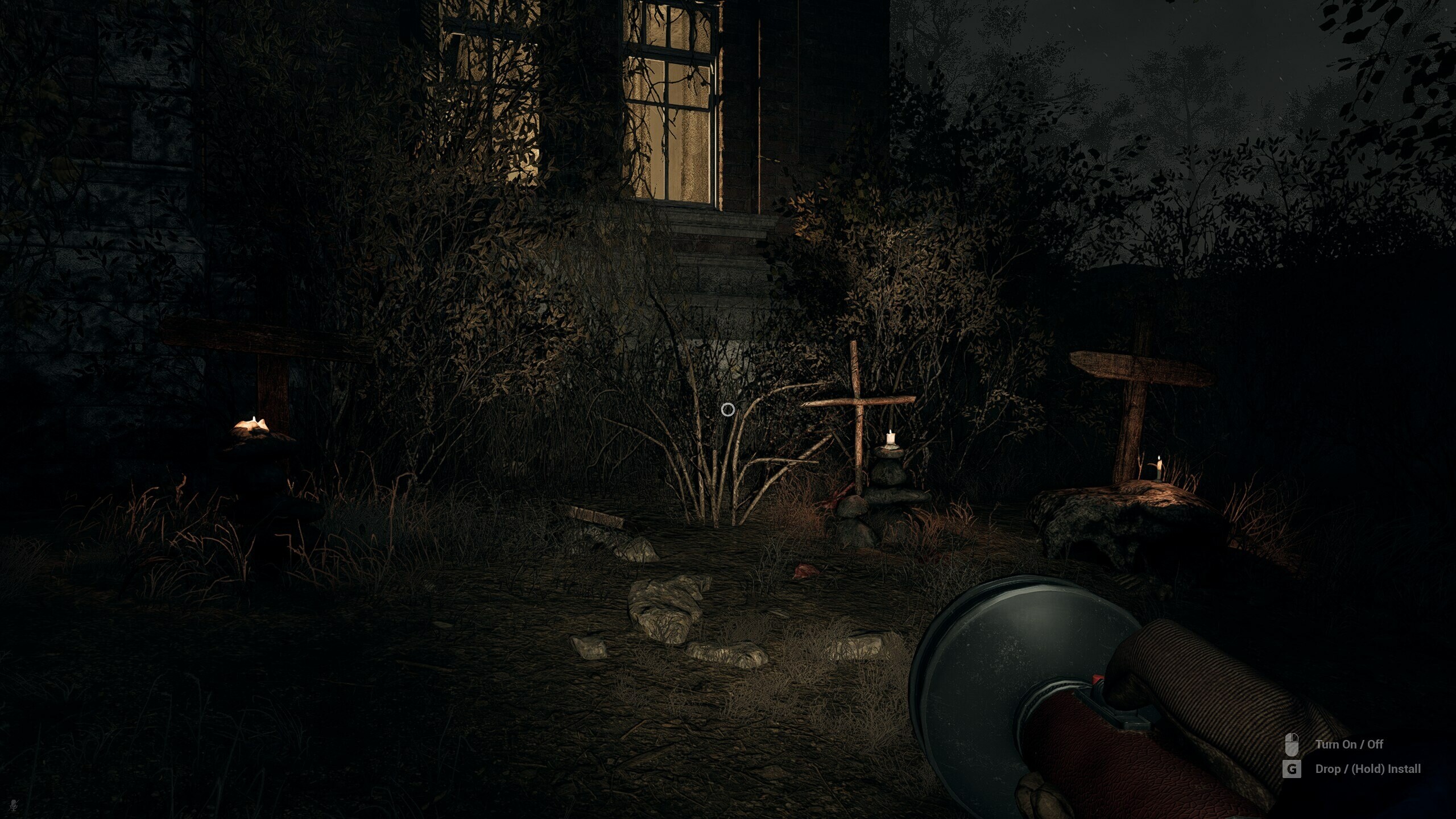Select the circular crosshair reticle
Screen dimensions: 1456x819
point(728,409)
